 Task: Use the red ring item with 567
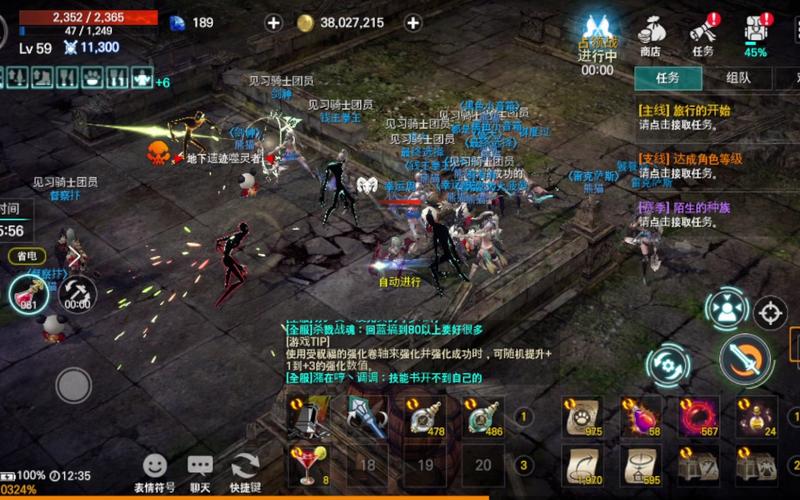(x=699, y=416)
